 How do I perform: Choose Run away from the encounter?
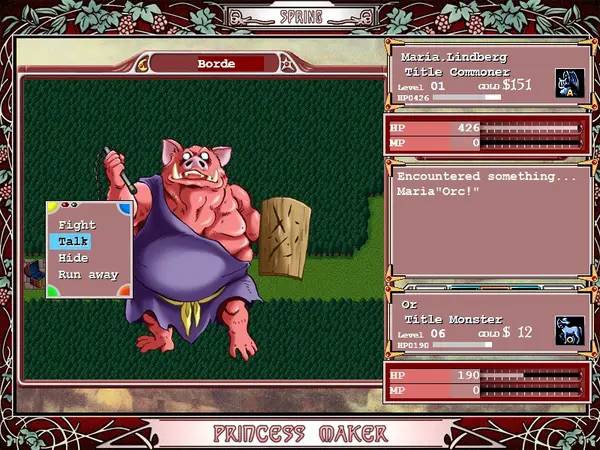click(x=88, y=274)
